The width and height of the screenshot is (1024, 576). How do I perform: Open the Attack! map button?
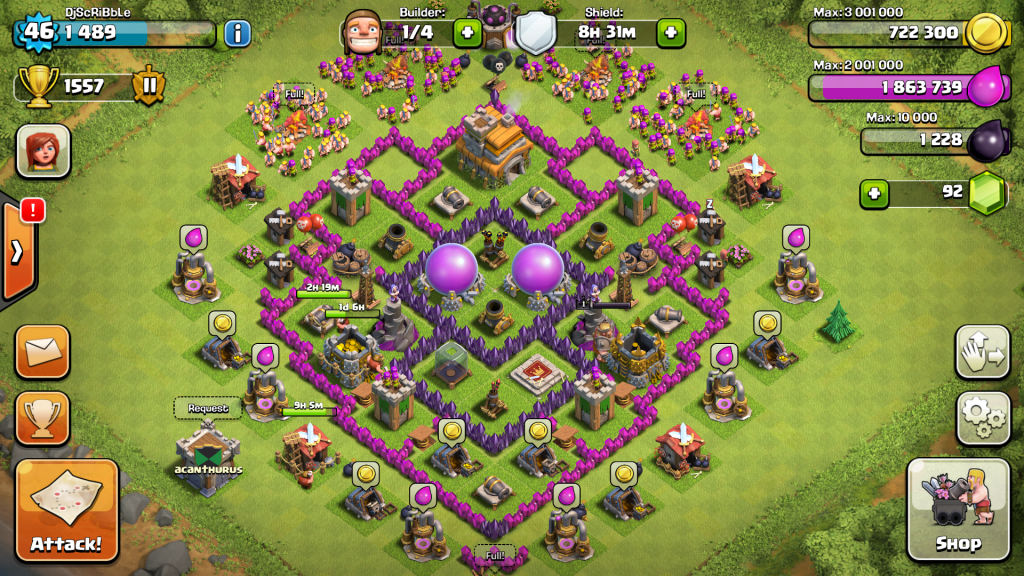coord(67,510)
